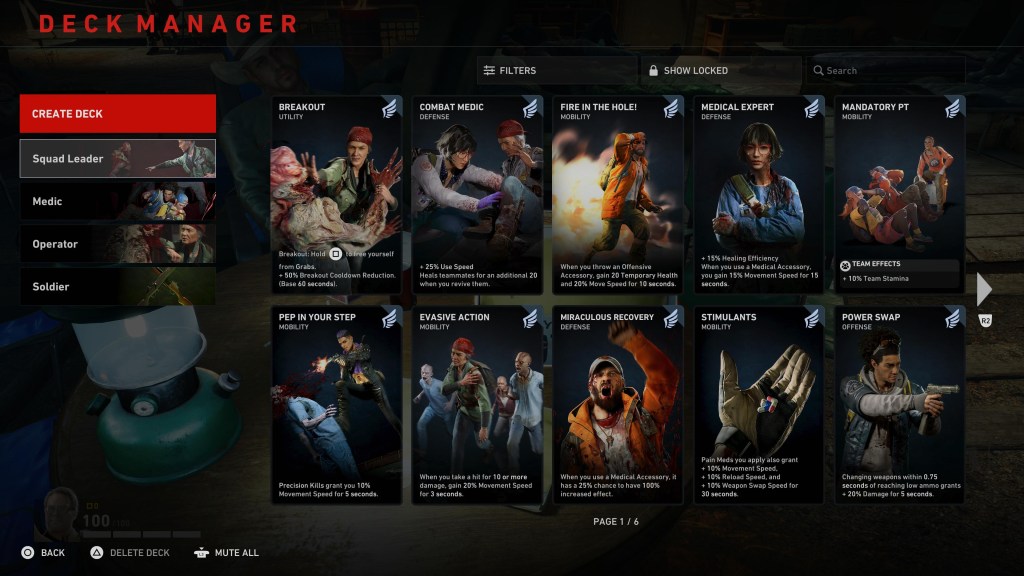Choose the Operator deck

tap(117, 244)
